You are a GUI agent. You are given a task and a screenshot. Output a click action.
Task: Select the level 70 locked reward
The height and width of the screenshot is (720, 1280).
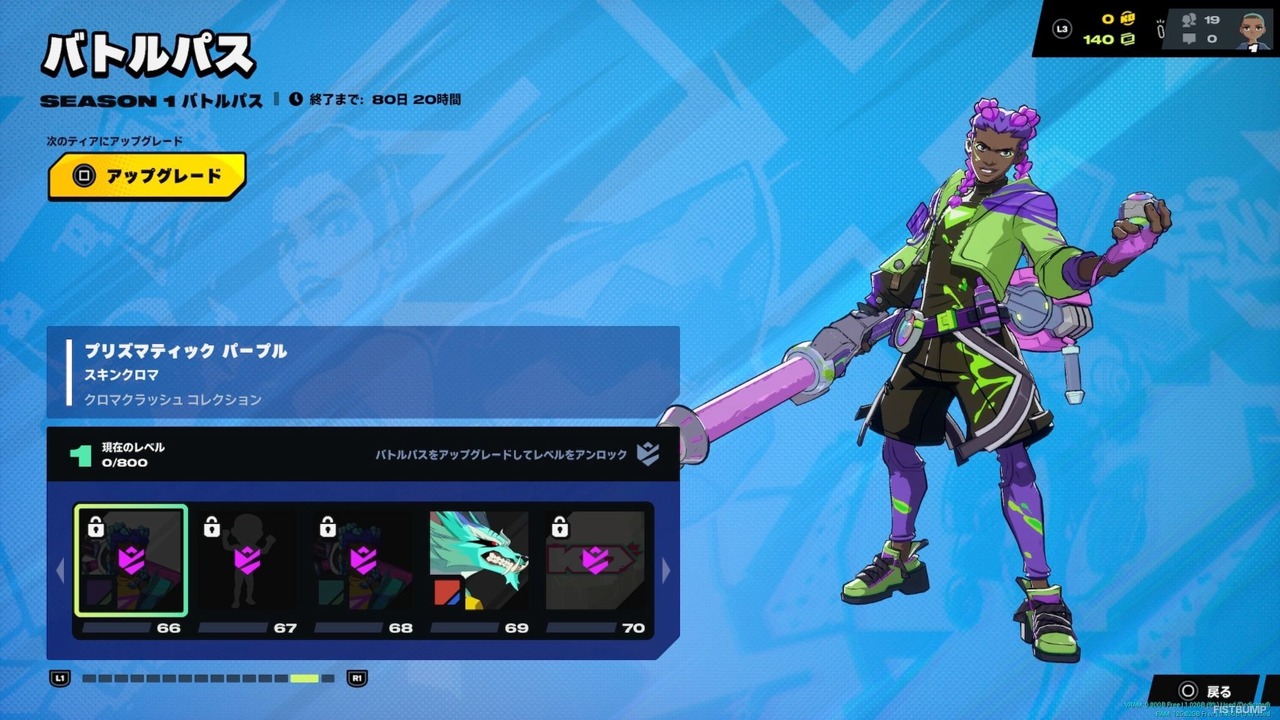point(595,561)
